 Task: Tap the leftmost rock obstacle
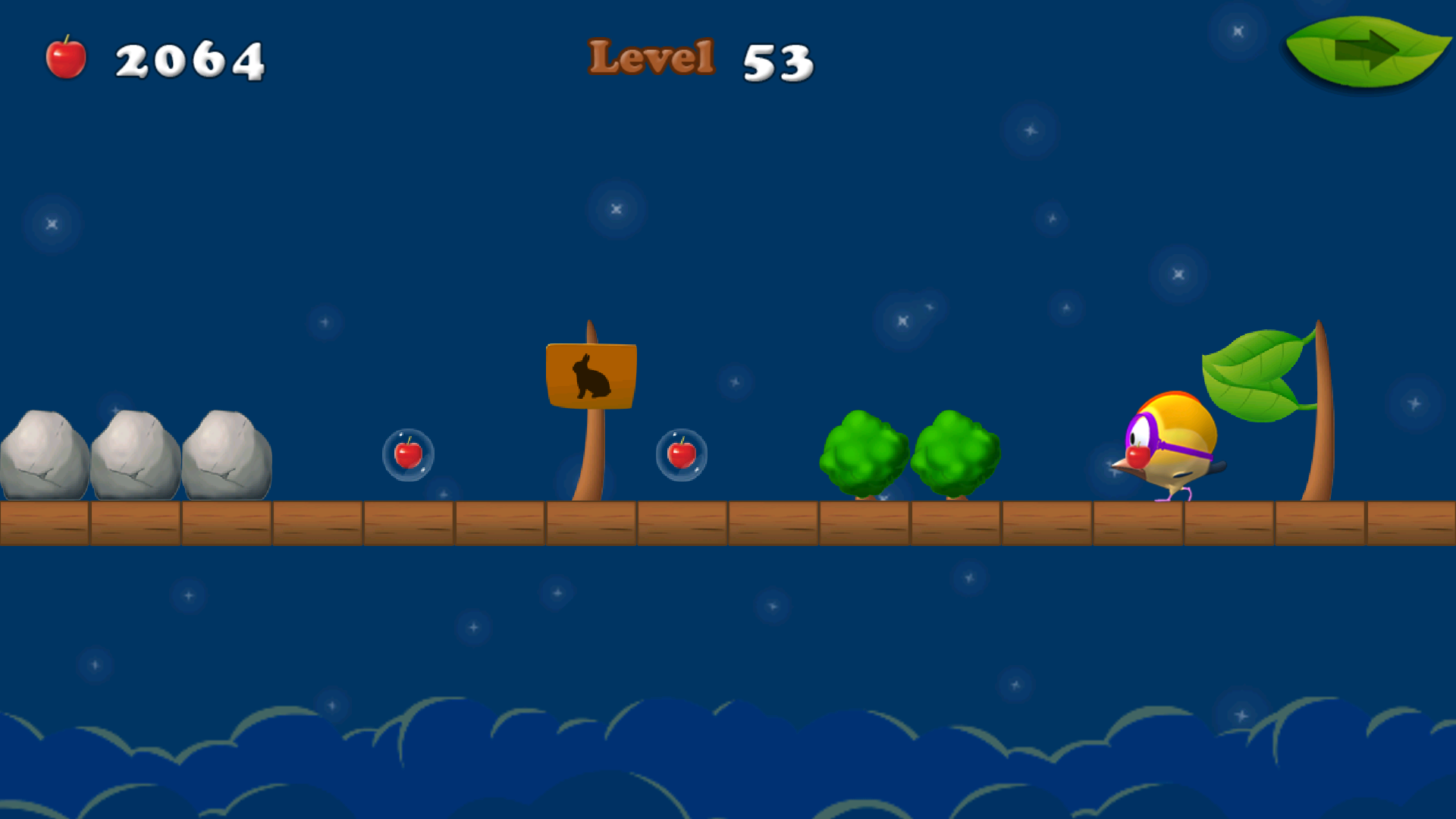(x=42, y=455)
